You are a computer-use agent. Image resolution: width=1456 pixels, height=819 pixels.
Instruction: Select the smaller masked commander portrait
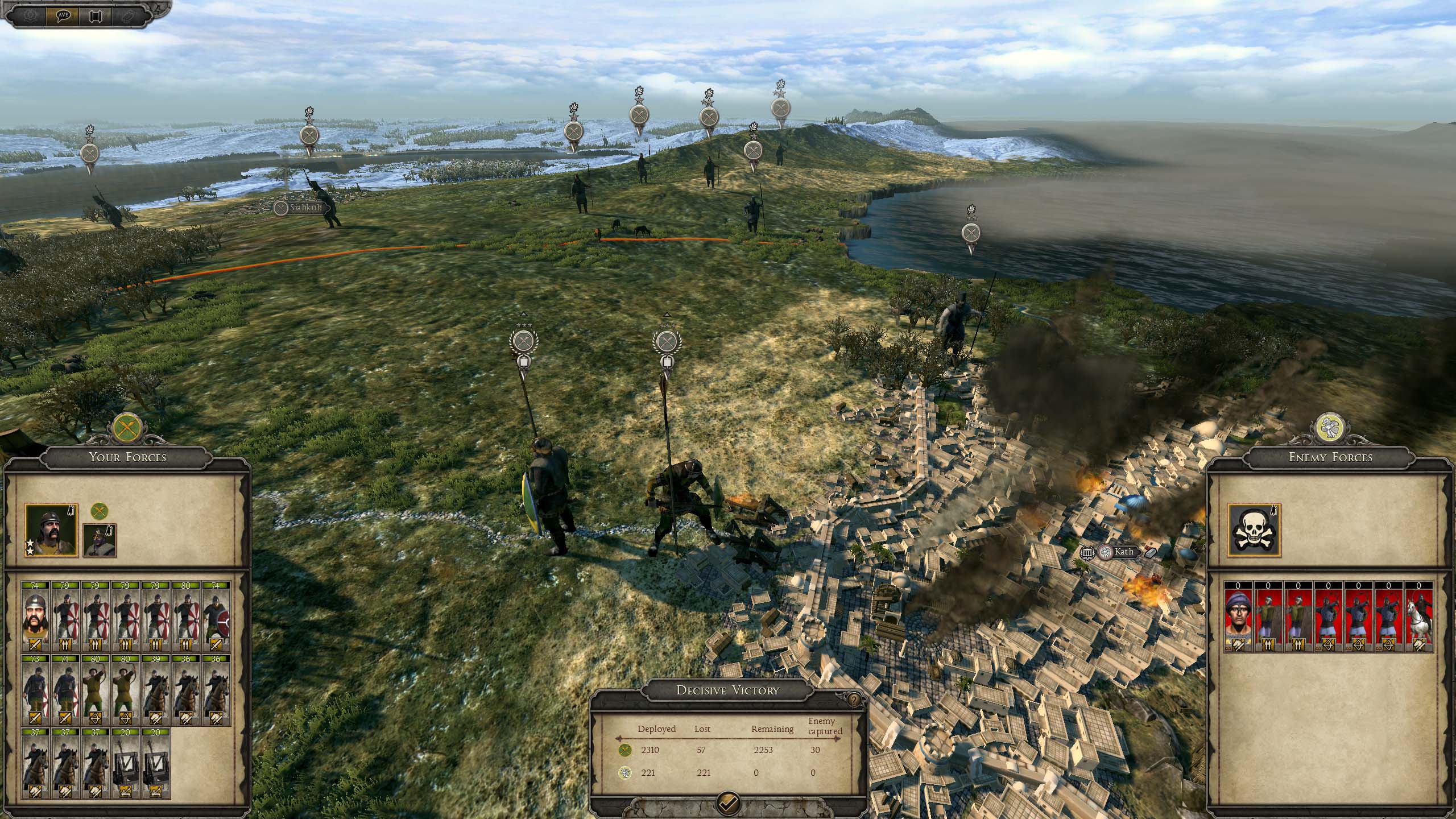pos(100,540)
